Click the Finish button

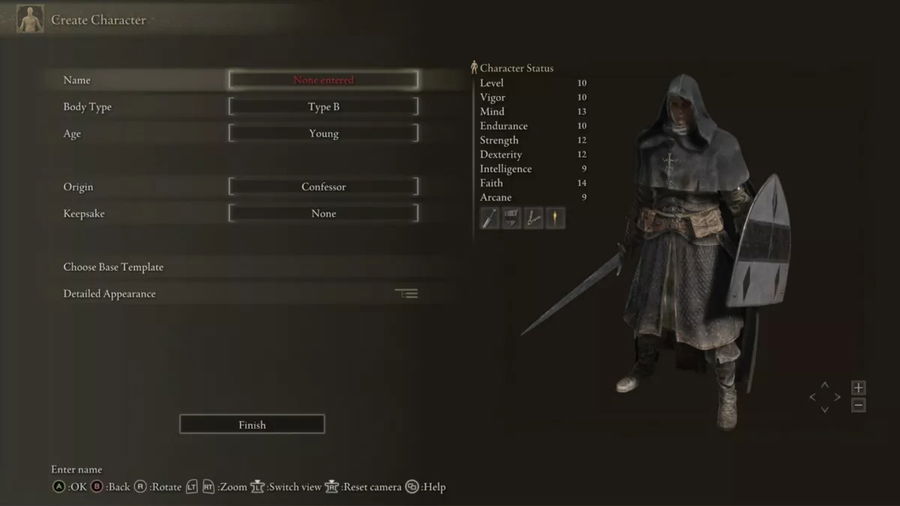[252, 425]
